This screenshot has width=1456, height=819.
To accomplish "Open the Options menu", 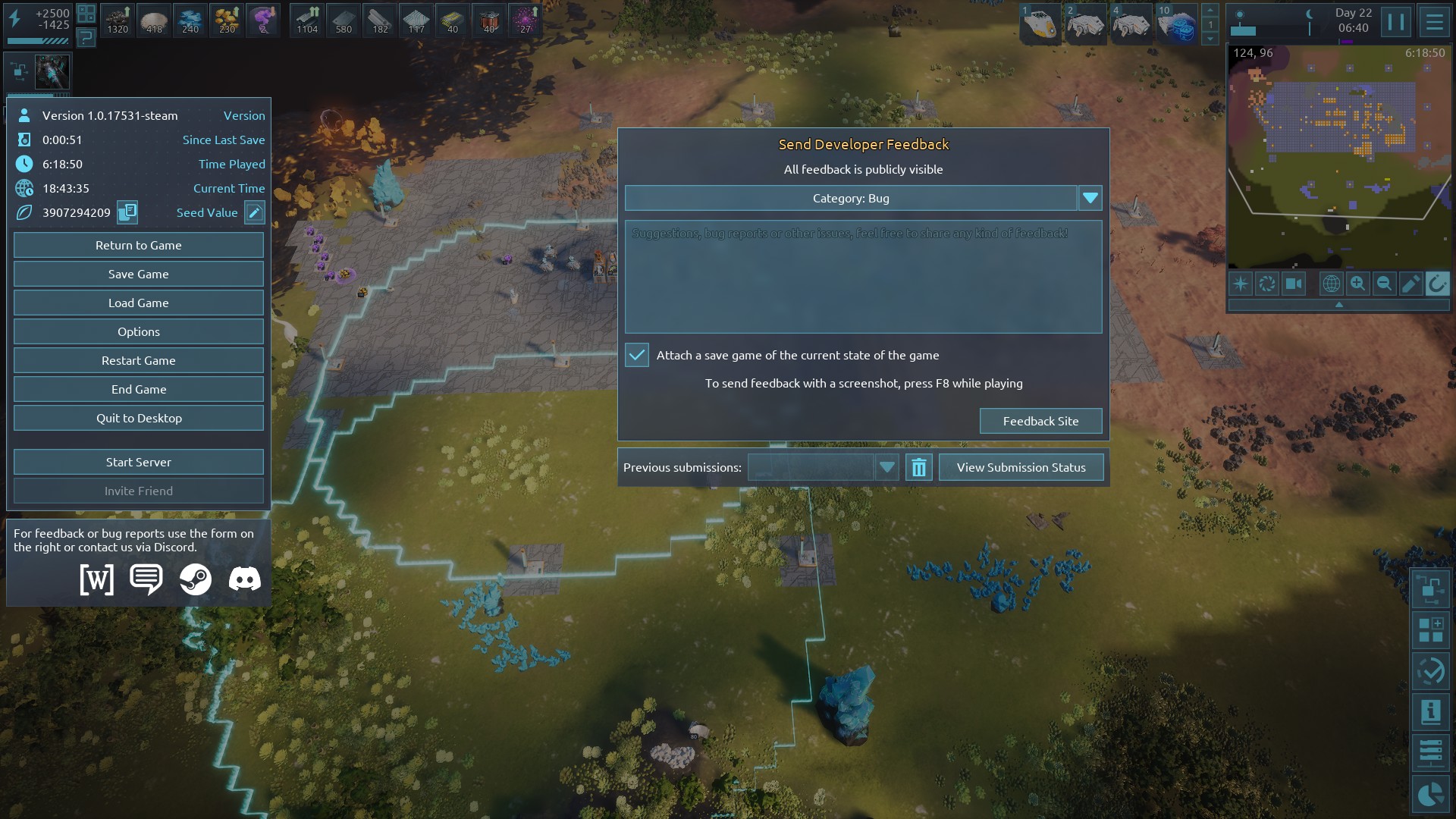I will pyautogui.click(x=138, y=331).
